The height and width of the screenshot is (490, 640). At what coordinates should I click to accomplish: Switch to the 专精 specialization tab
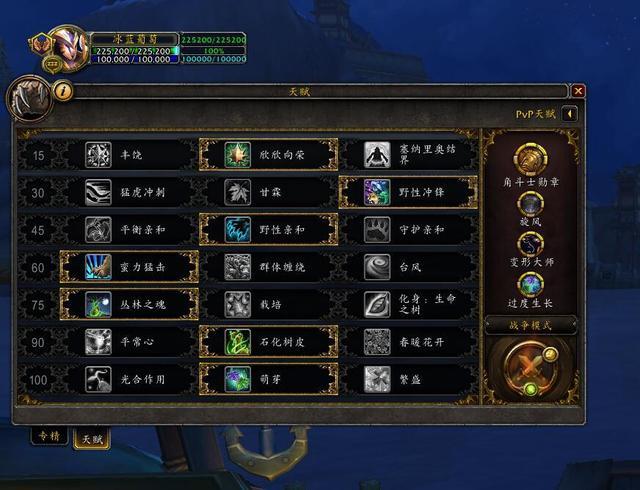[46, 436]
